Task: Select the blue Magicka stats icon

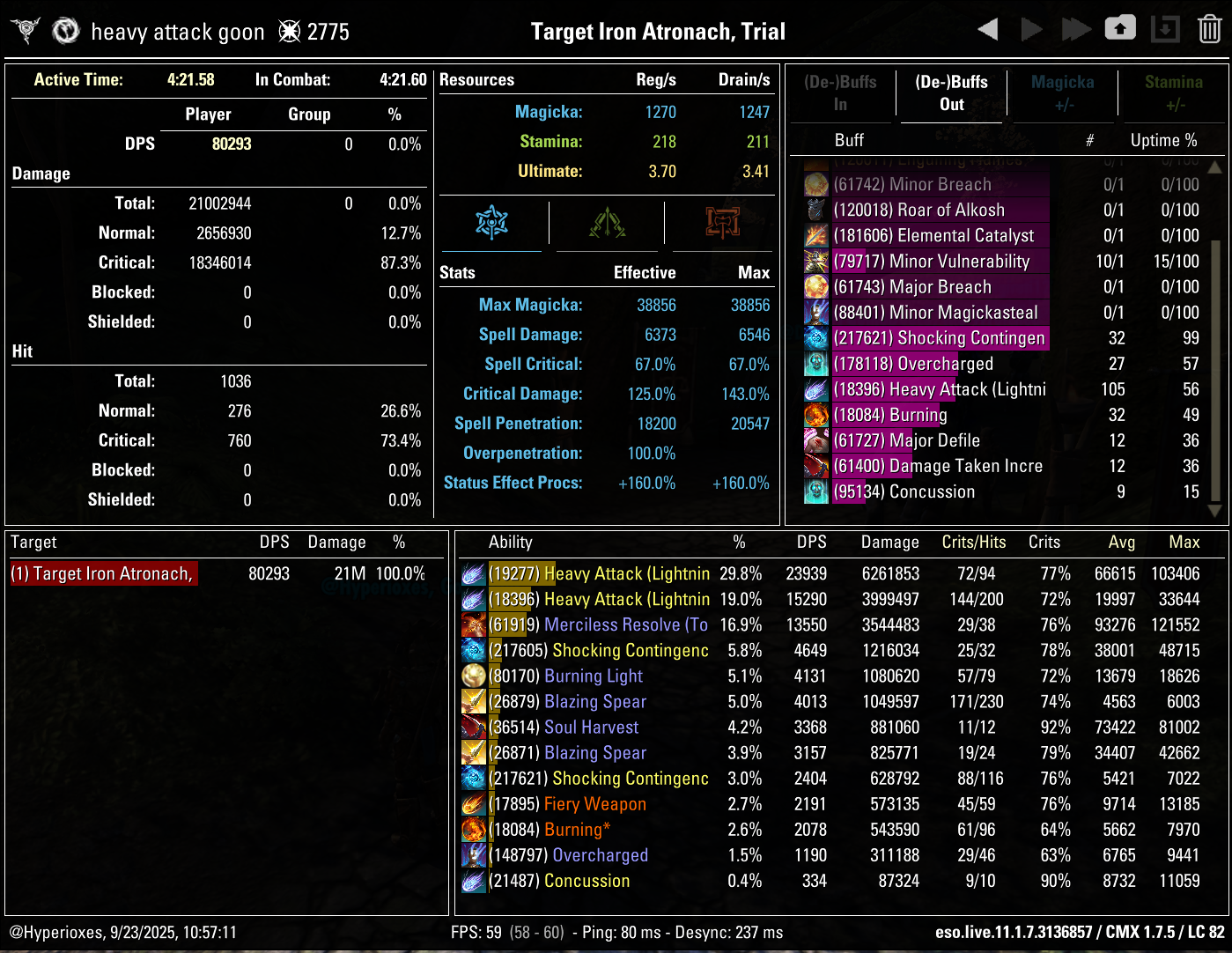Action: (x=492, y=223)
